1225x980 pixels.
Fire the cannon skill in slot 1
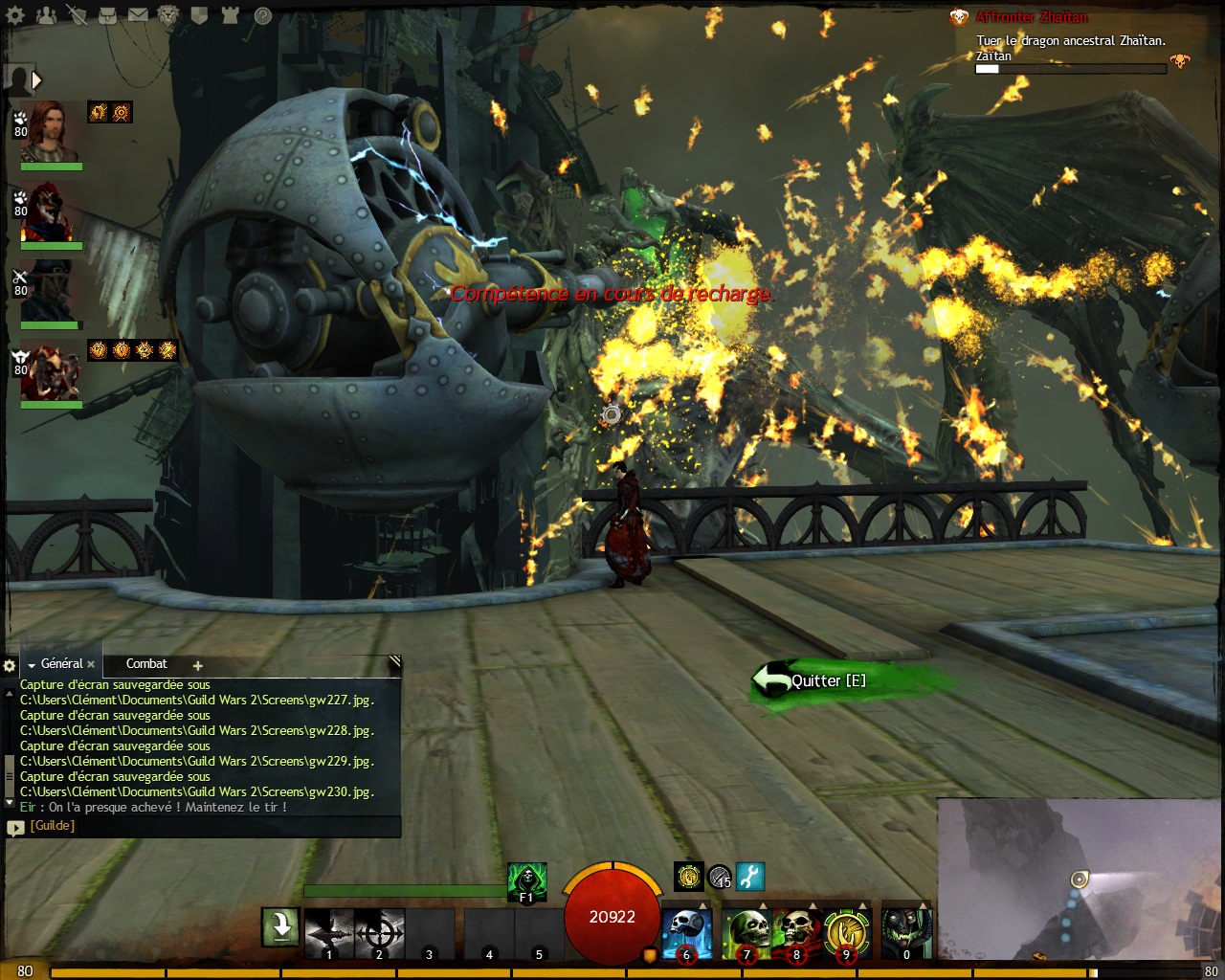pos(328,933)
